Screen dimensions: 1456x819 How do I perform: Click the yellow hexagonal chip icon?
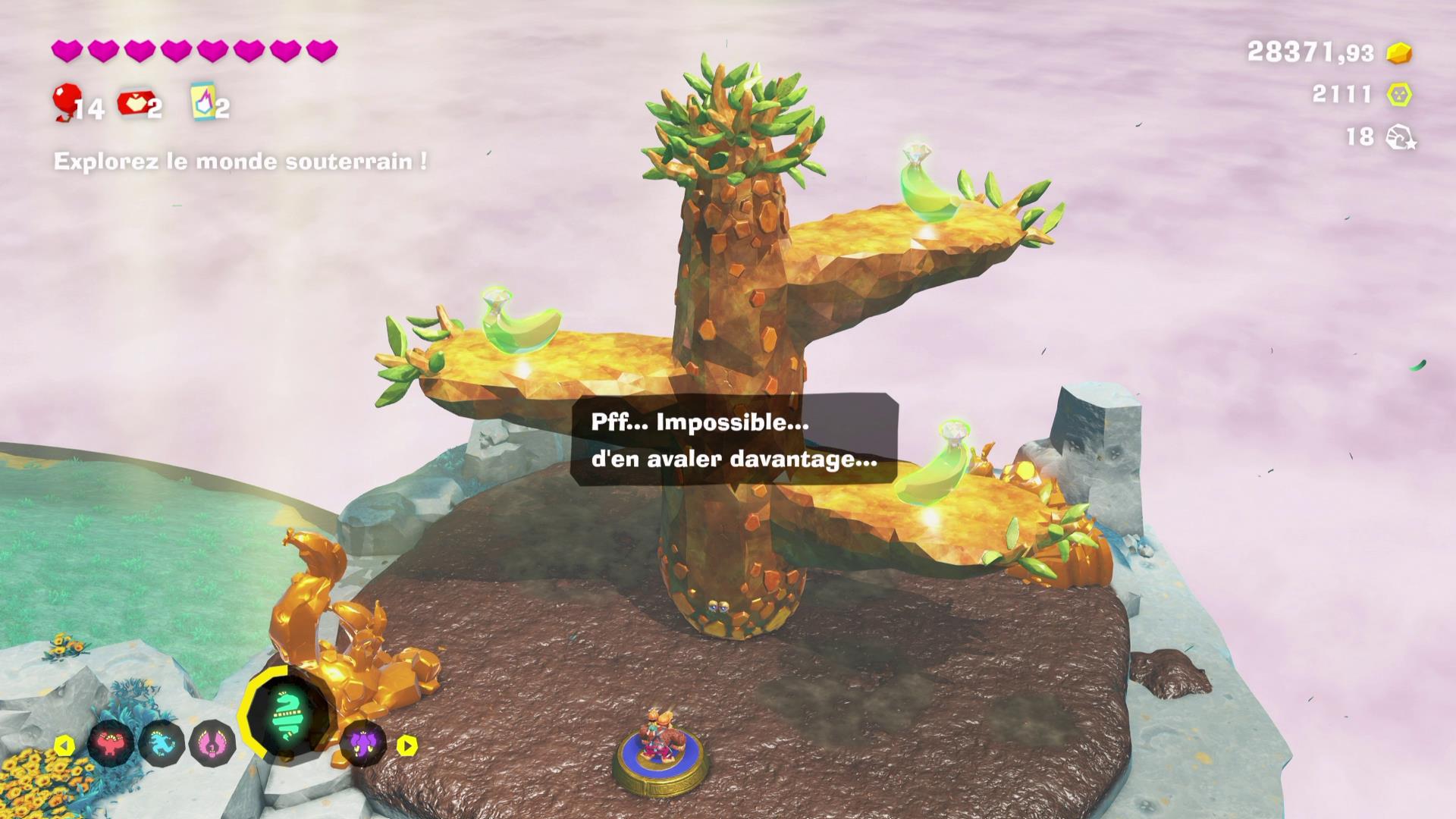pyautogui.click(x=1399, y=95)
